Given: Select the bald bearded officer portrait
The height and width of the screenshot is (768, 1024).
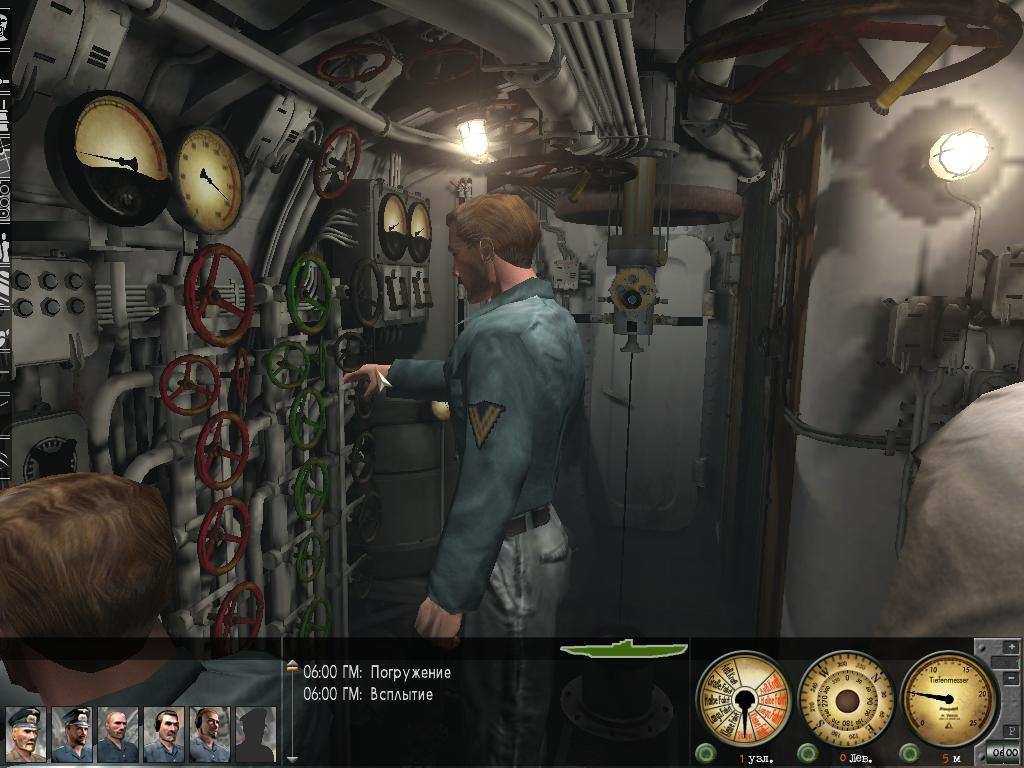Looking at the screenshot, I should point(118,735).
